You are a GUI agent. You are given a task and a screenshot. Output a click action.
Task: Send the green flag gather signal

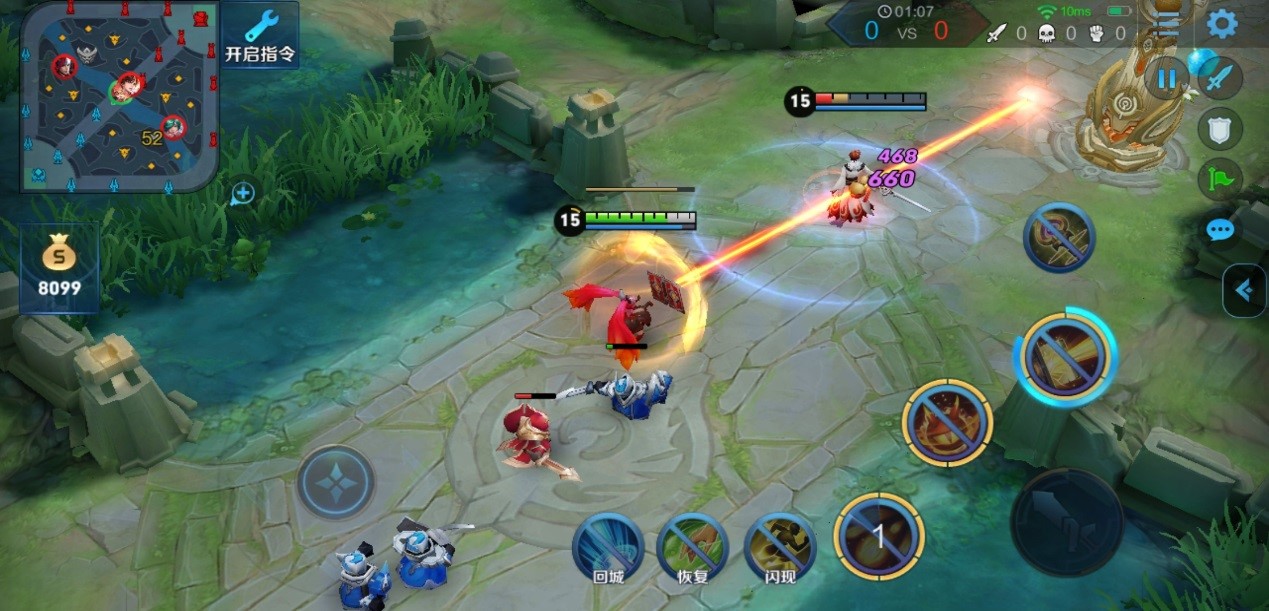(1220, 179)
